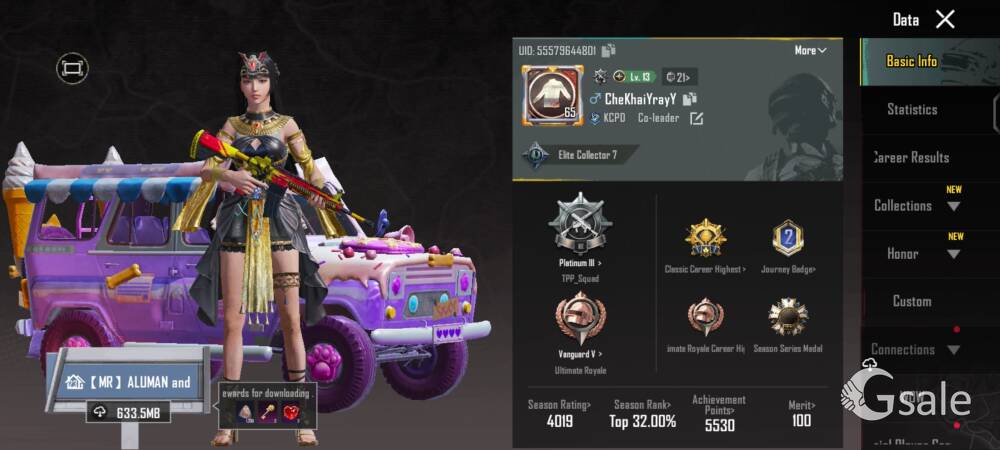Image resolution: width=1000 pixels, height=450 pixels.
Task: View the Vanguard V Ultimate Royale rank
Action: (580, 325)
